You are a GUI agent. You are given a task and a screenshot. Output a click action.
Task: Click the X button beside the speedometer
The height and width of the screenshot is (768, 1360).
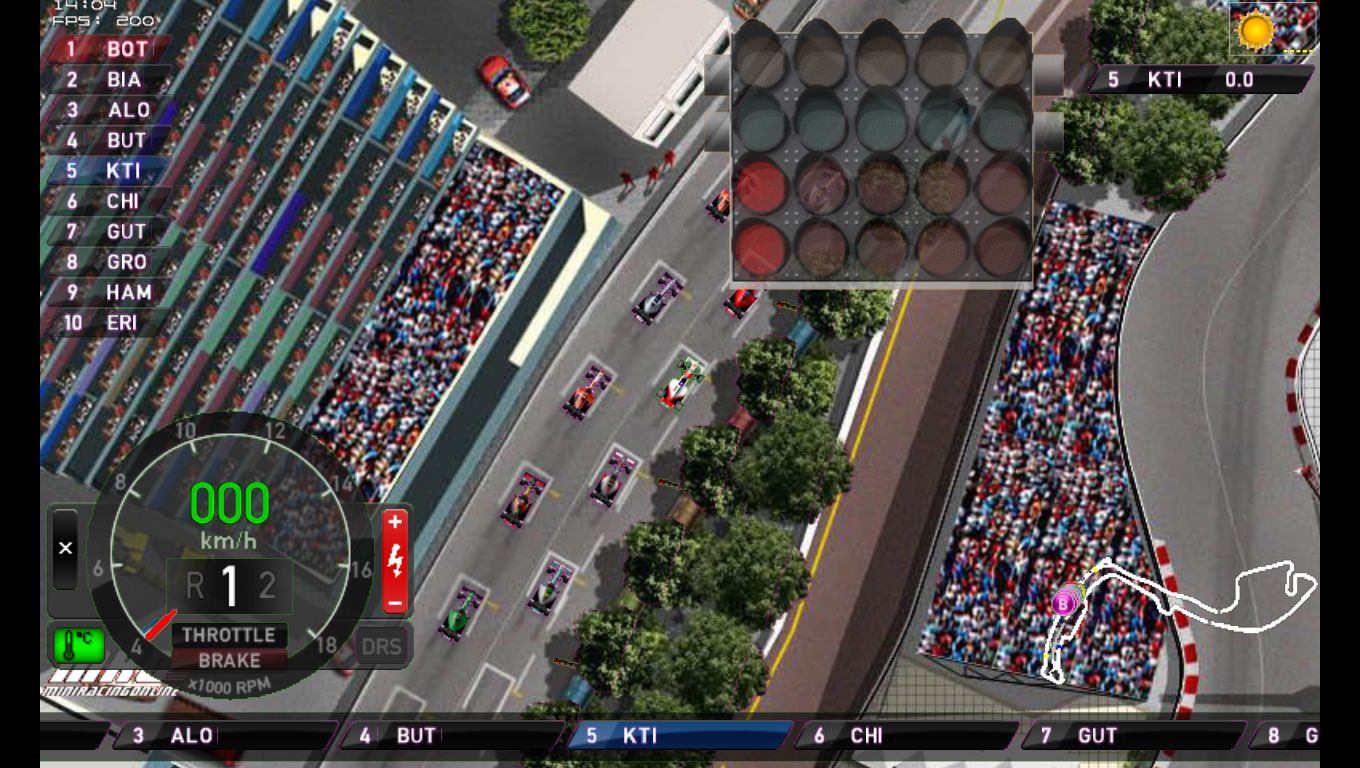(x=65, y=548)
